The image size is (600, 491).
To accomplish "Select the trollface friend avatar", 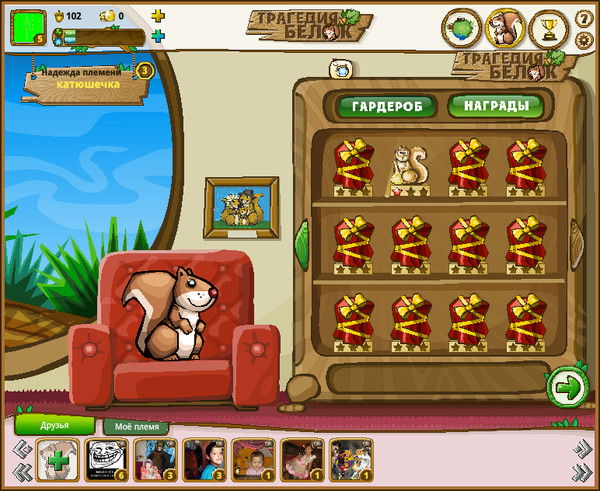I will (x=106, y=460).
